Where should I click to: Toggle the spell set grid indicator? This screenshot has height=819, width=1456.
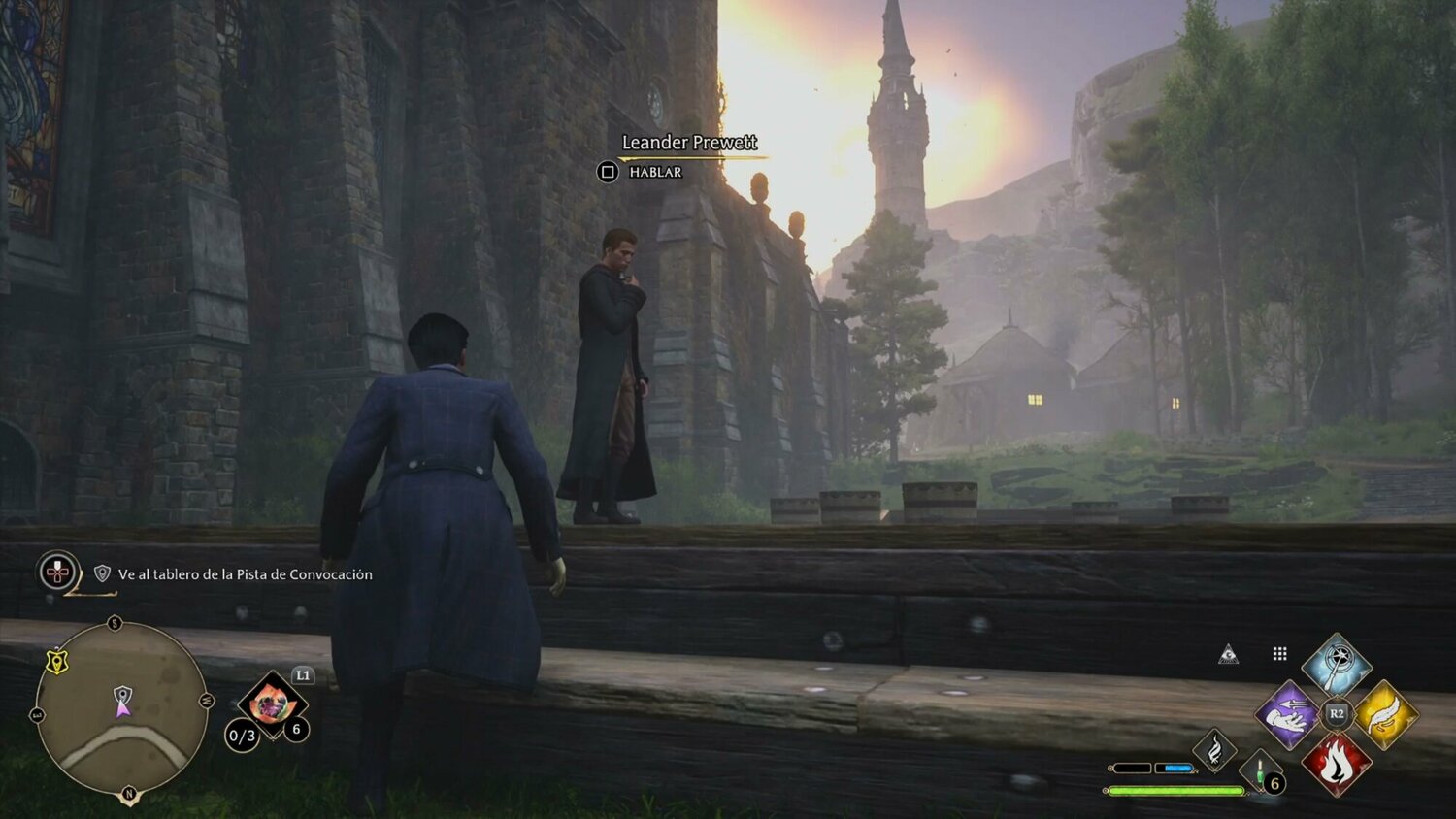[1279, 655]
